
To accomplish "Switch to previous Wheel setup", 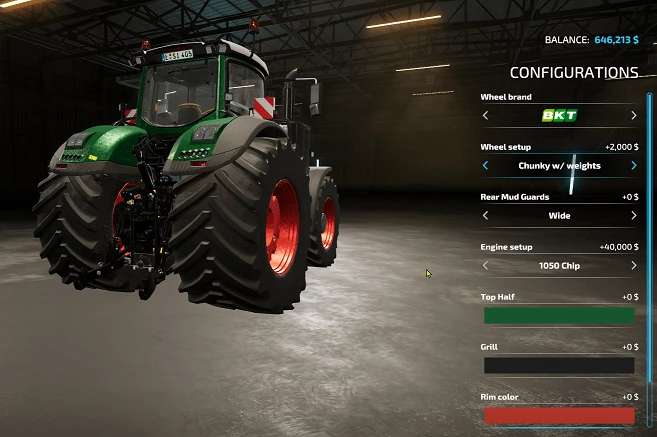I will (486, 165).
